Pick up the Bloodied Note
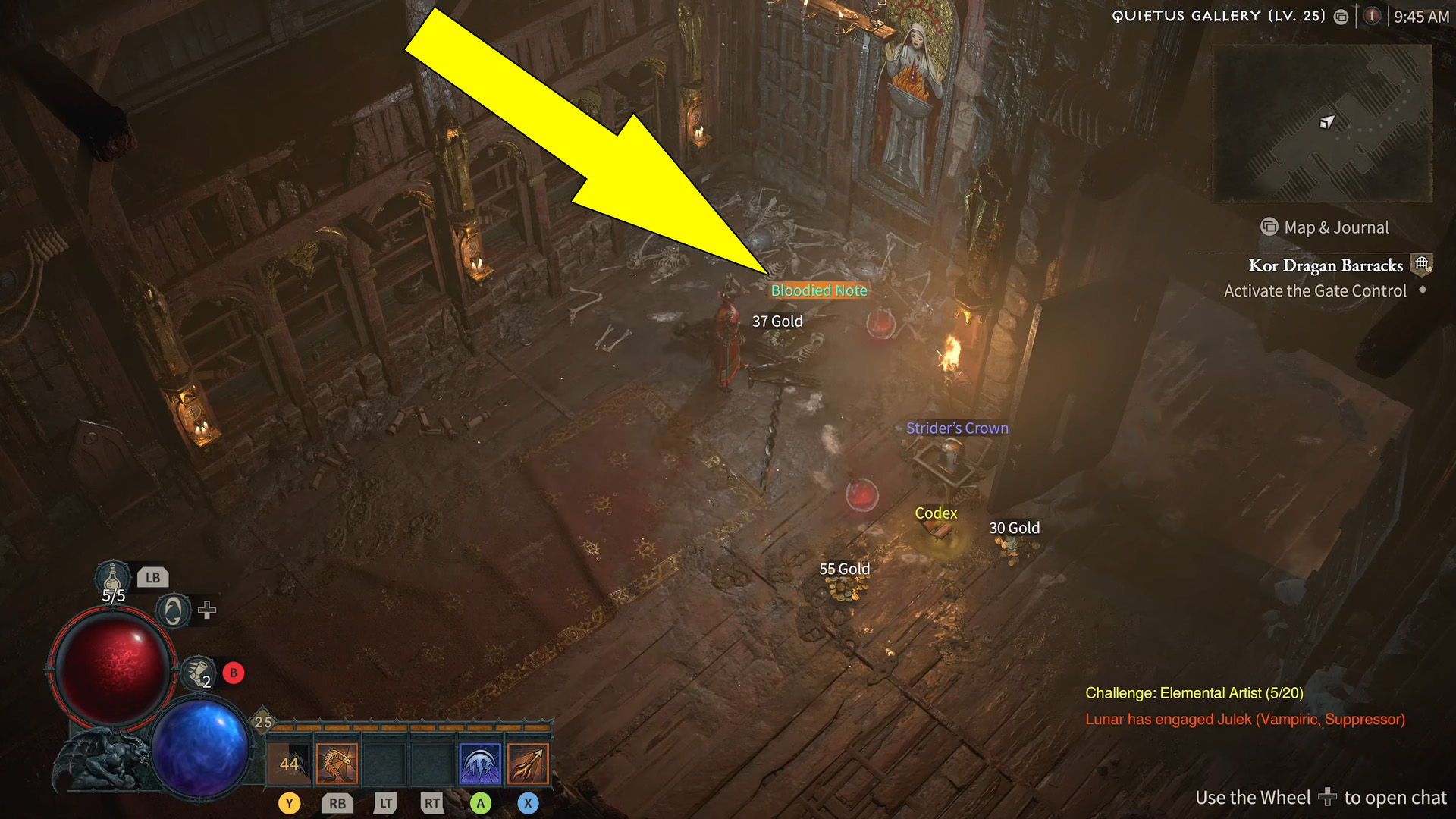Image resolution: width=1456 pixels, height=819 pixels. click(818, 290)
